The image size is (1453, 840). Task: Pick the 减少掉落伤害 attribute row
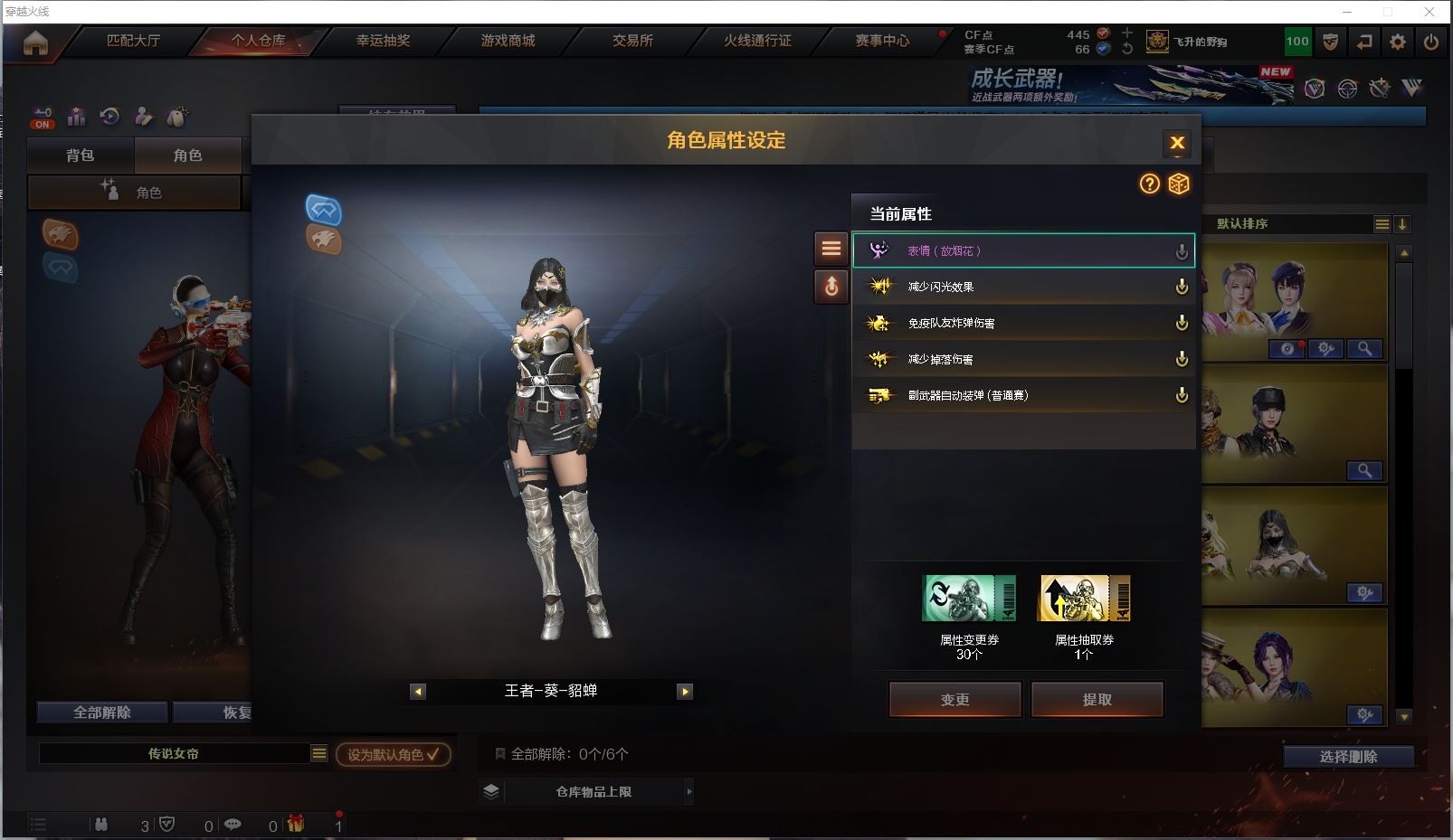point(1022,359)
